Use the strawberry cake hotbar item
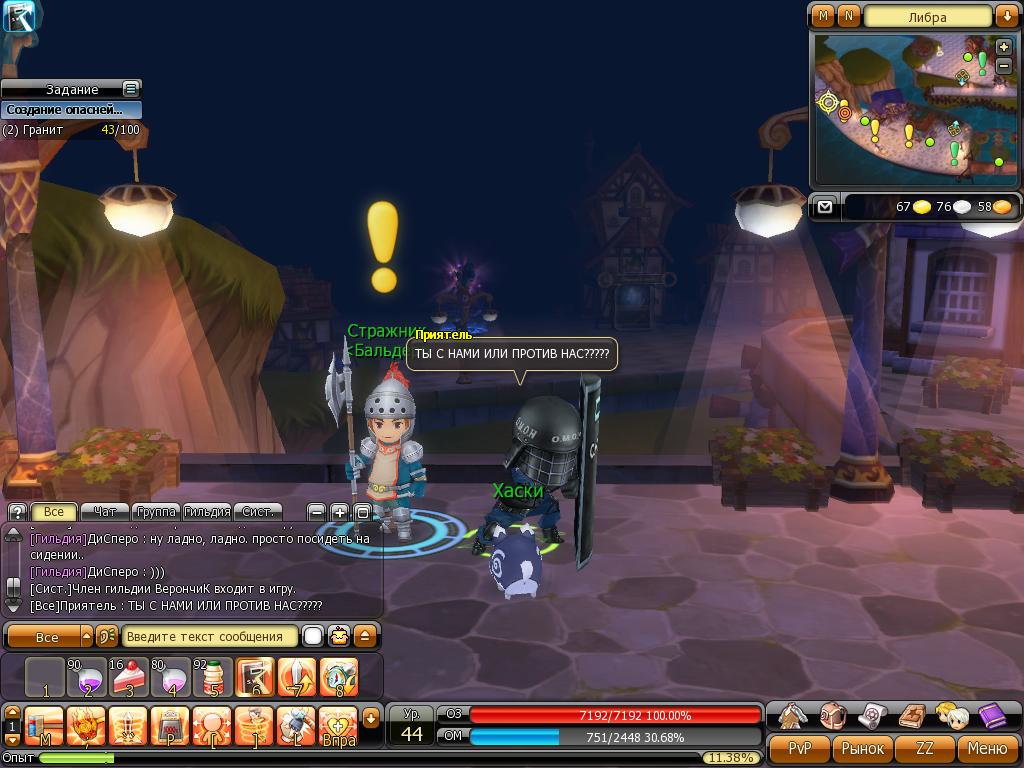Viewport: 1024px width, 768px height. click(130, 678)
